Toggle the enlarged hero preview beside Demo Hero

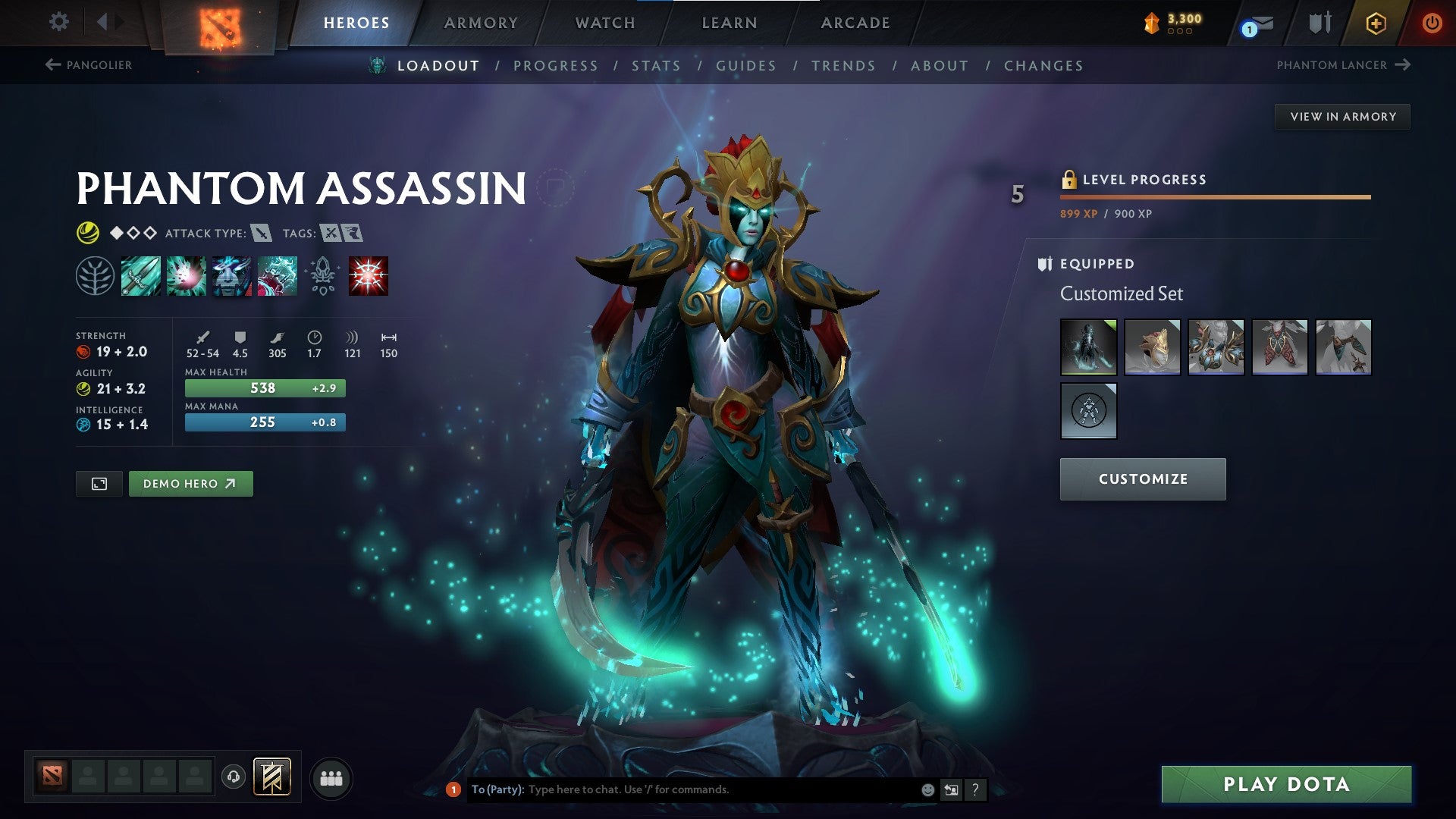(100, 483)
